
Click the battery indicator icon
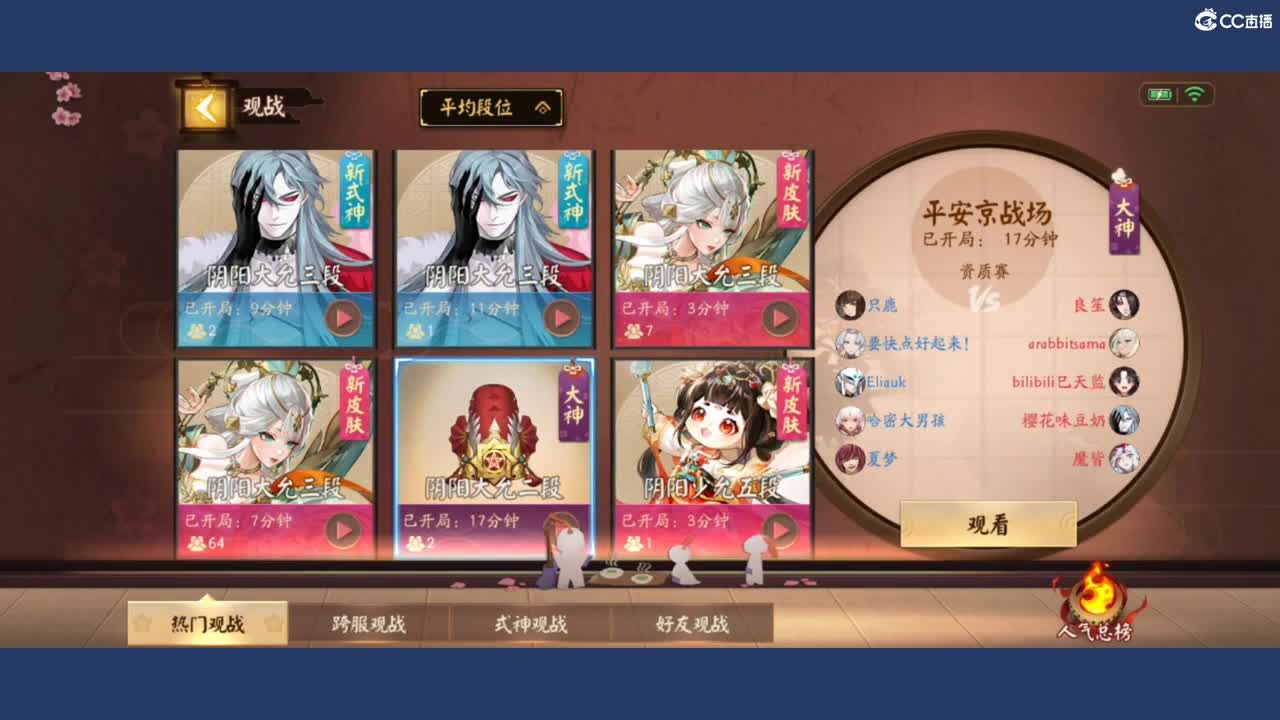1160,93
